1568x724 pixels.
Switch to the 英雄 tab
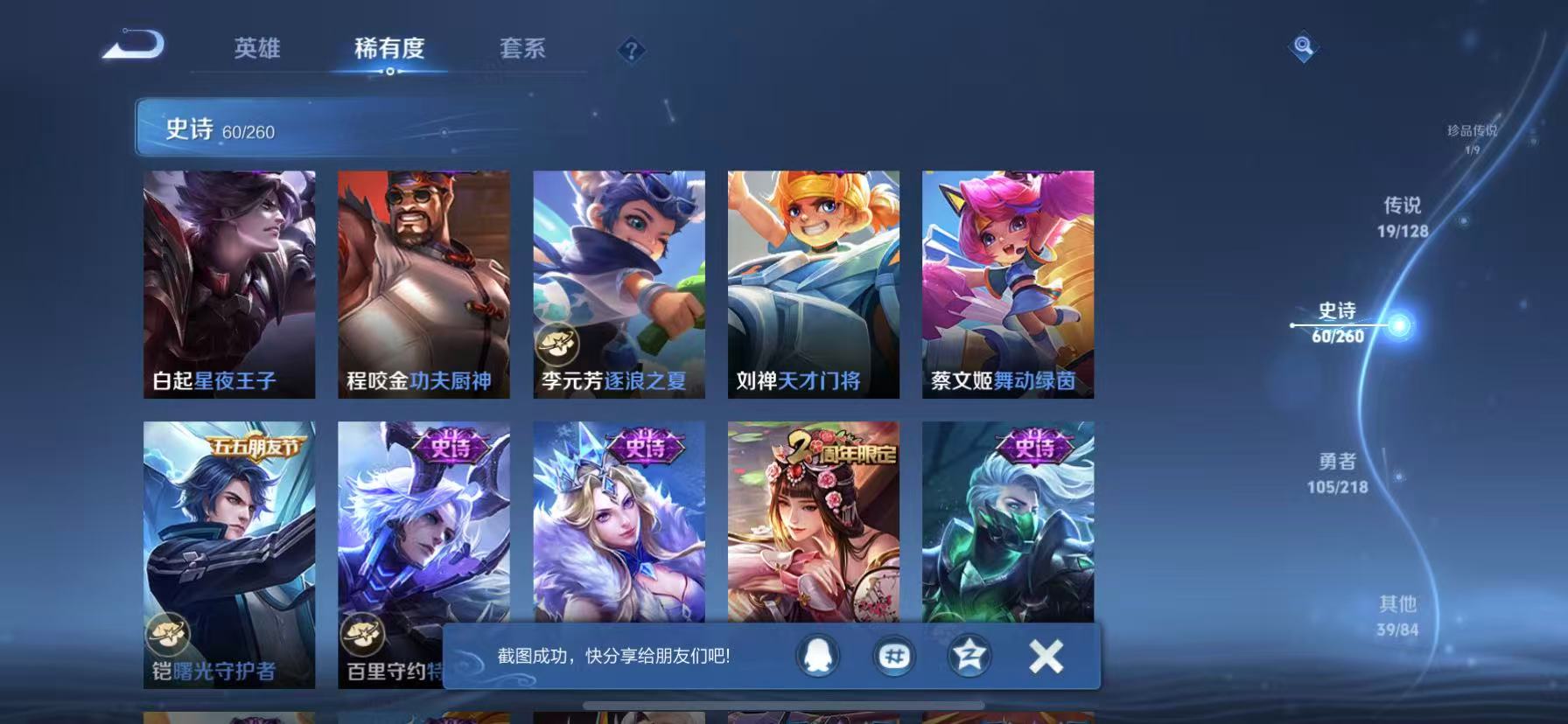[x=255, y=50]
